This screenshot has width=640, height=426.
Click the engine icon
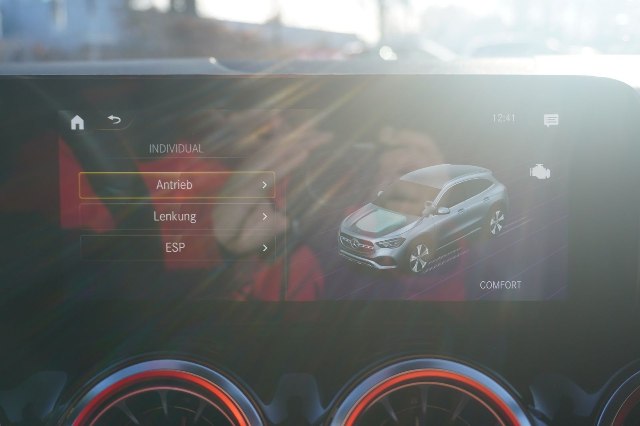click(x=540, y=172)
